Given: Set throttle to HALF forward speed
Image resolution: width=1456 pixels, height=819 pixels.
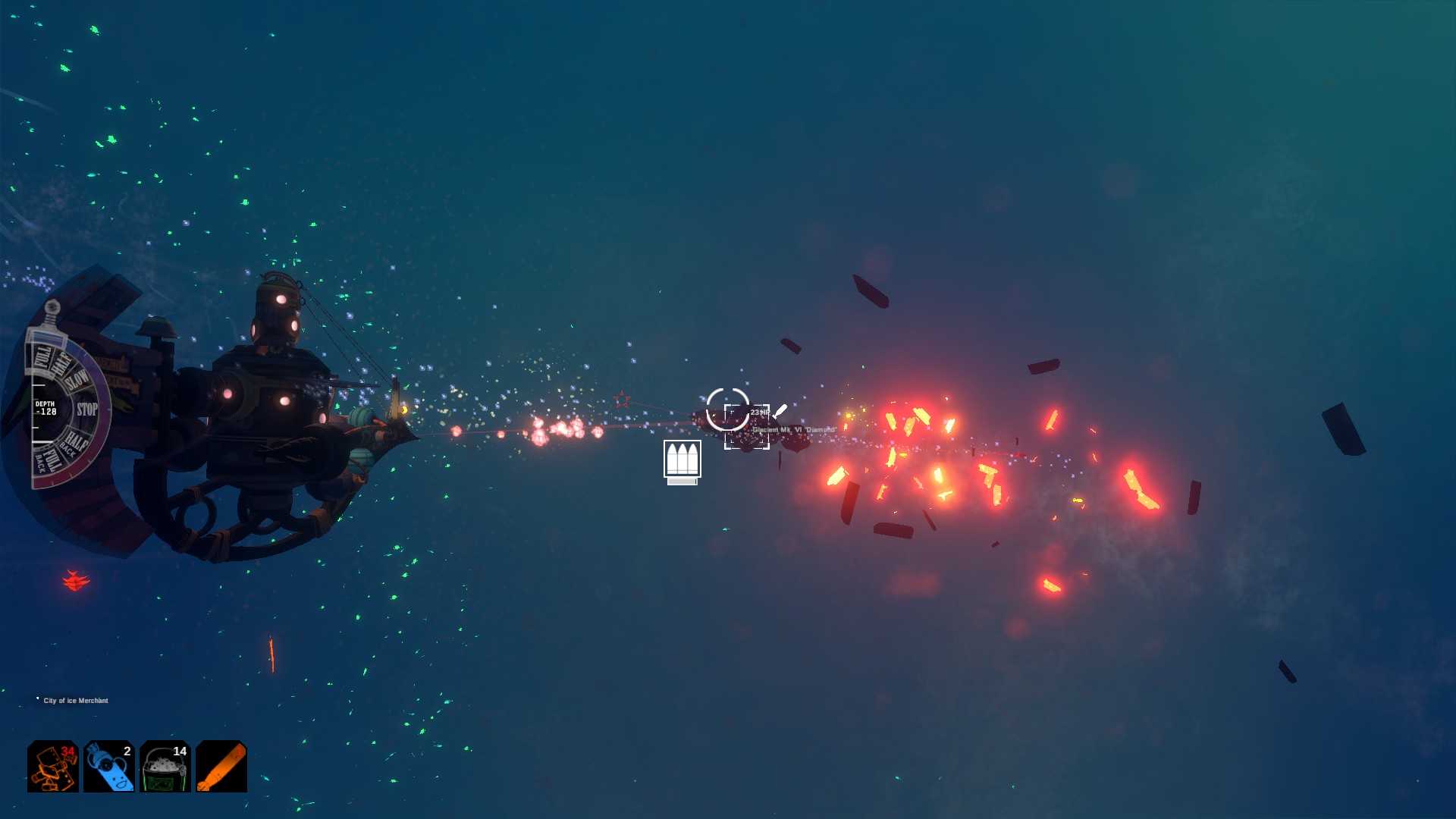Looking at the screenshot, I should click(60, 365).
